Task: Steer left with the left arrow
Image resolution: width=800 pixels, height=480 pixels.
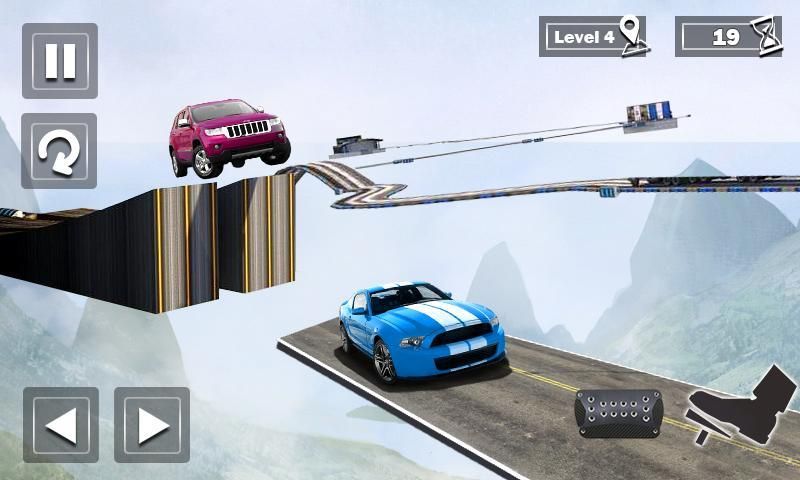Action: click(x=61, y=425)
